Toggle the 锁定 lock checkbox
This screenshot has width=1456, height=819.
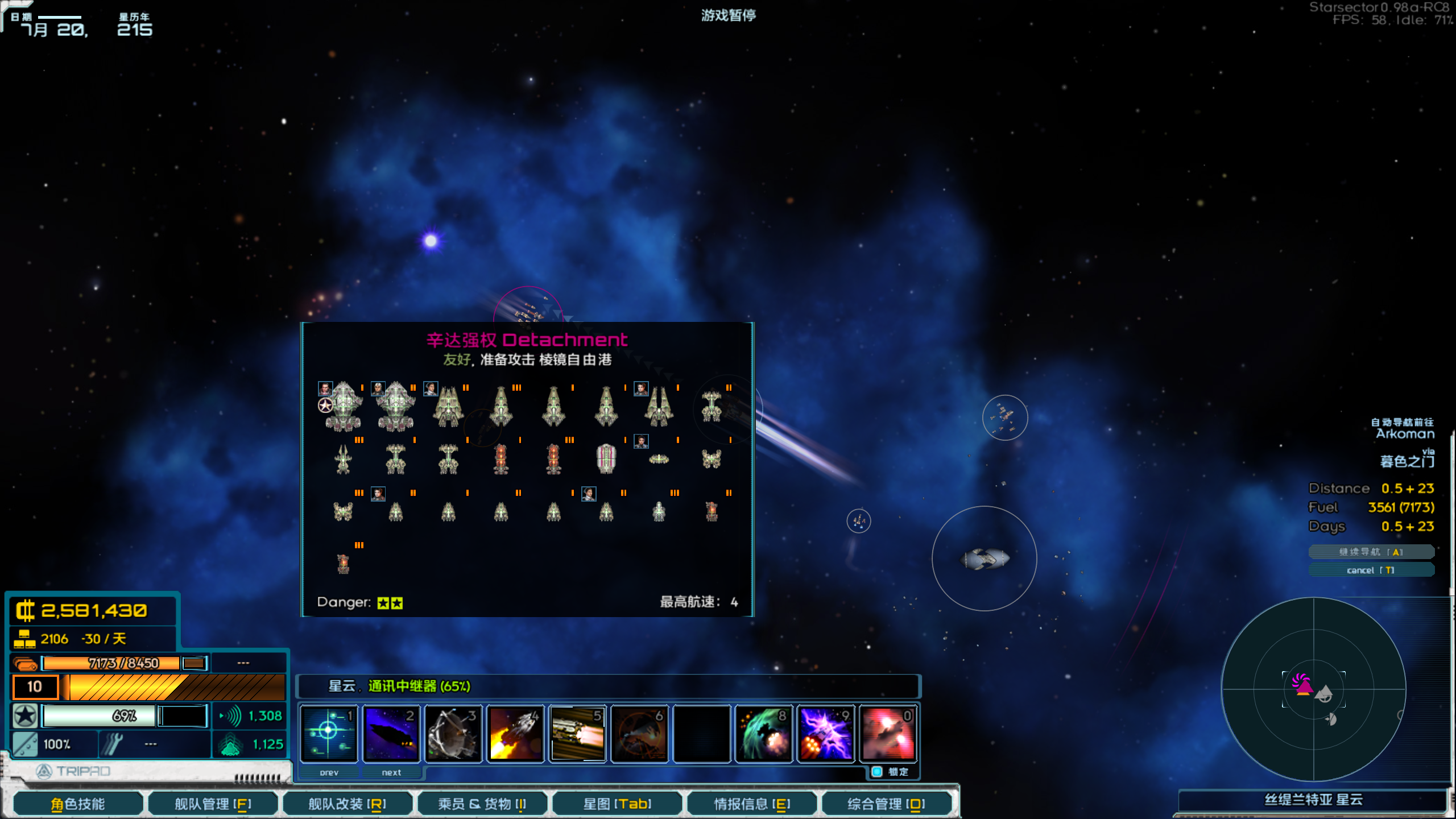tap(877, 772)
